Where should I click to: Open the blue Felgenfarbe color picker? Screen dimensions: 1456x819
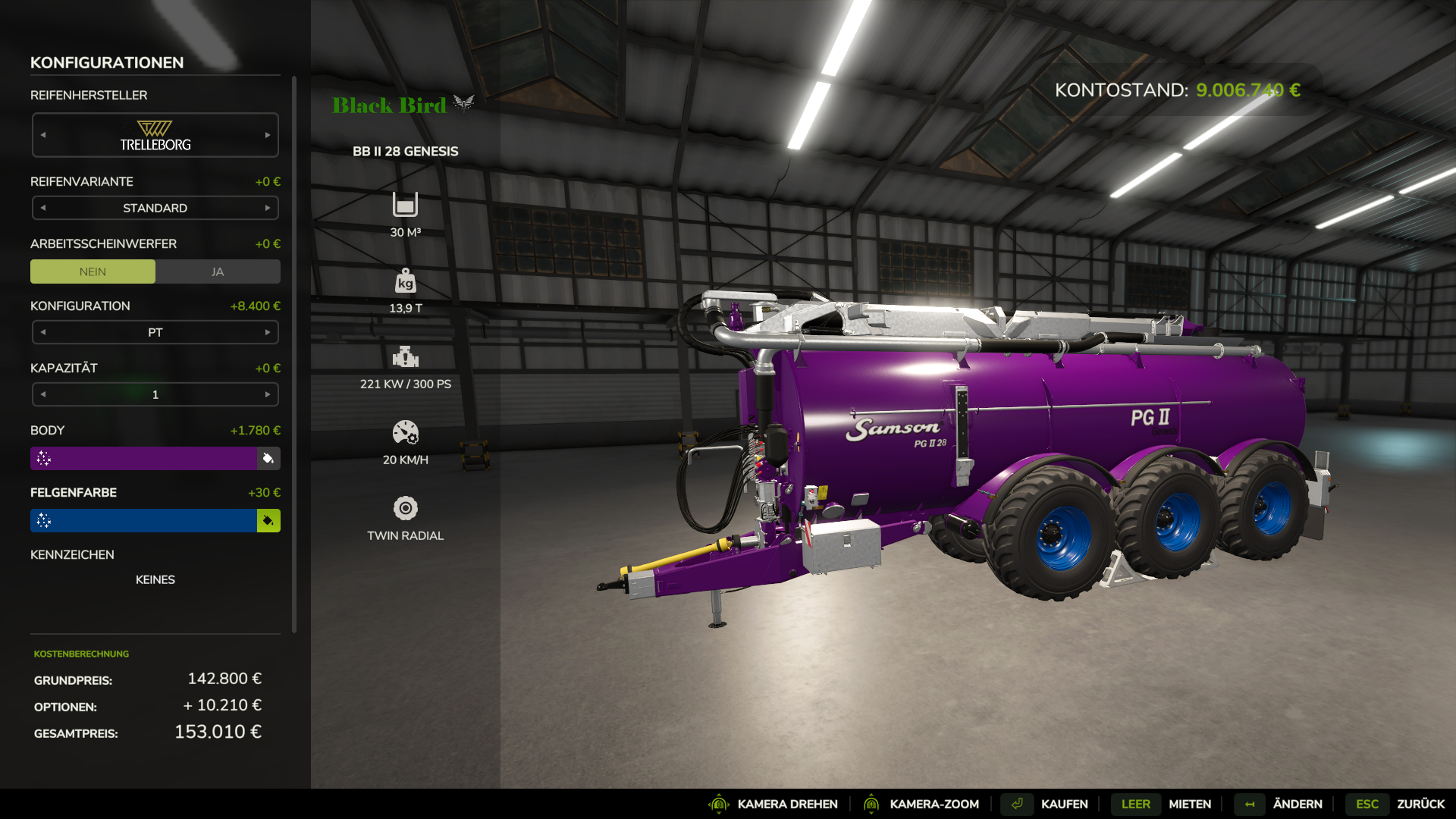point(144,520)
